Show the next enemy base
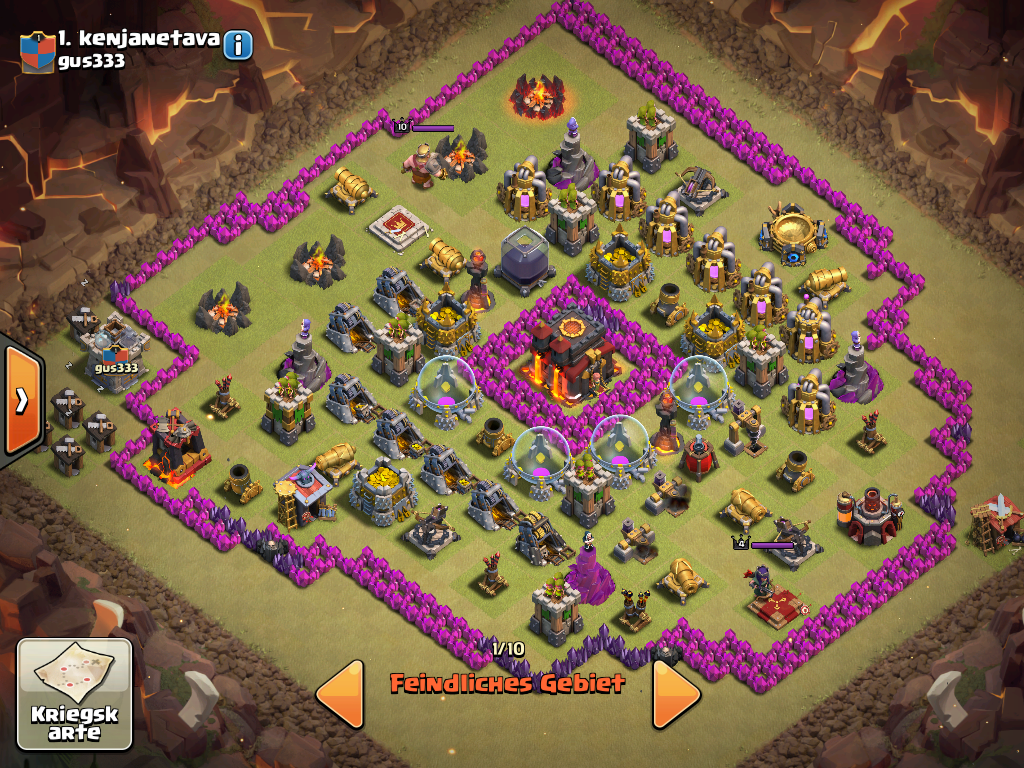1024x768 pixels. pos(676,693)
